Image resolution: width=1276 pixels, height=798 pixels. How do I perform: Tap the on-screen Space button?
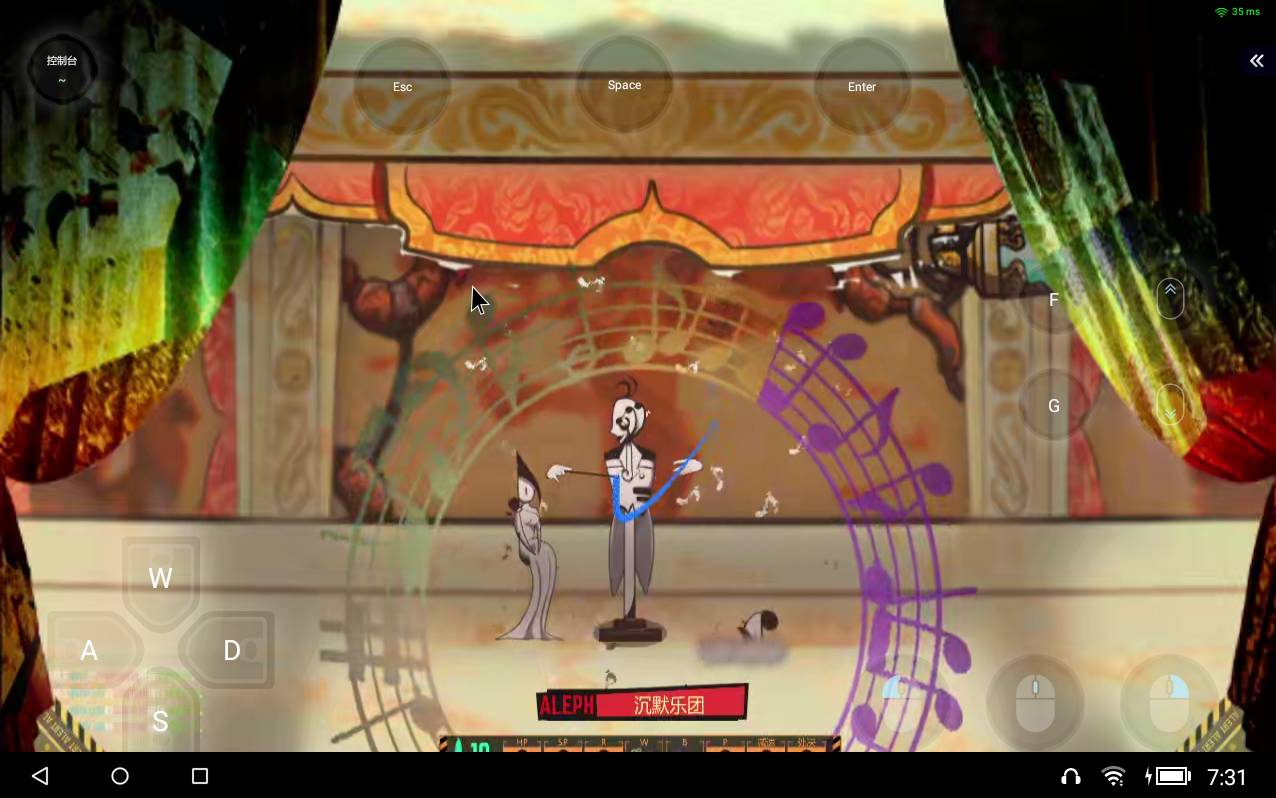[x=624, y=85]
